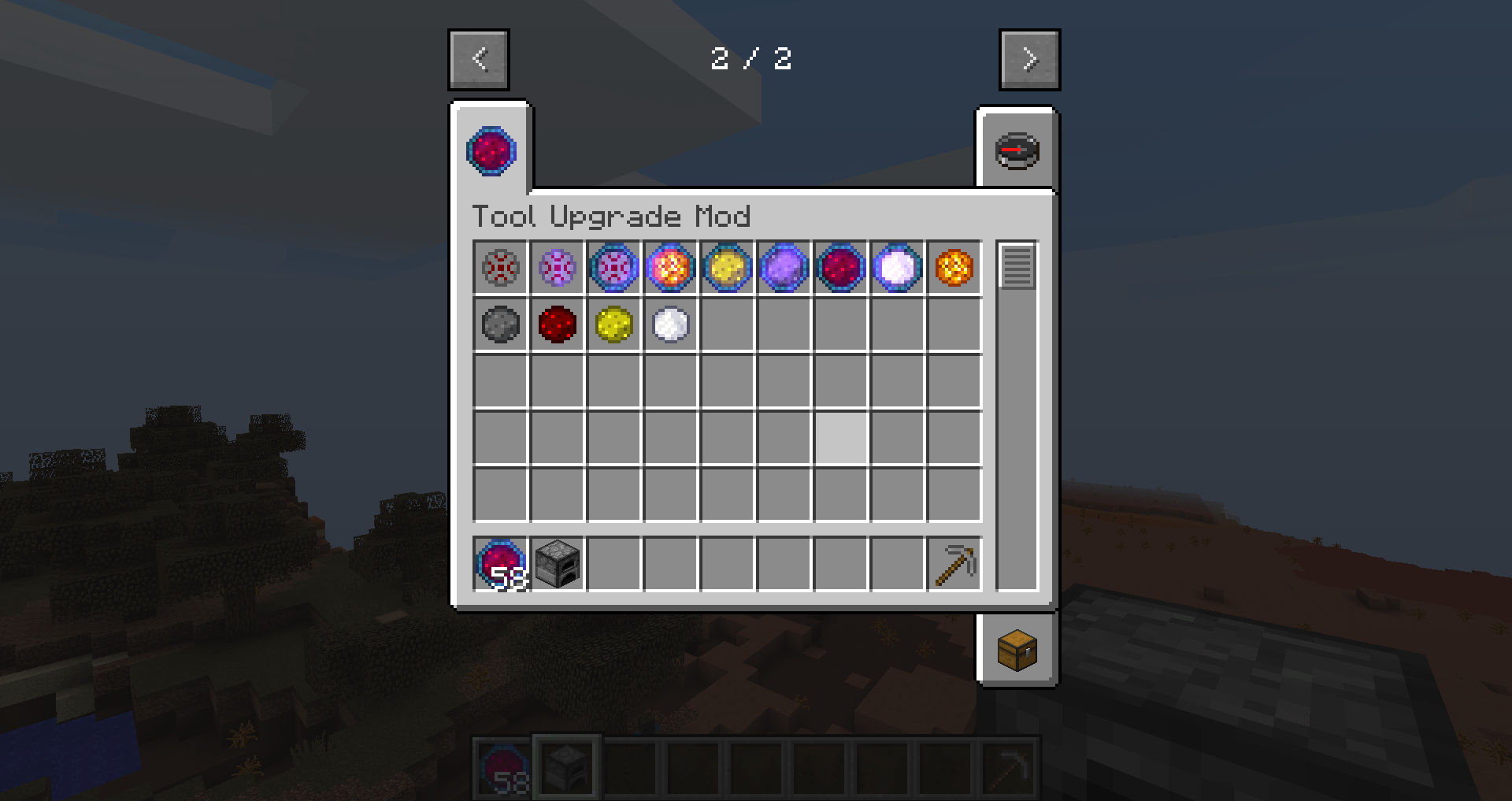Select the blue-rimmed lavender purple orb
Image resolution: width=1512 pixels, height=801 pixels.
pos(784,268)
